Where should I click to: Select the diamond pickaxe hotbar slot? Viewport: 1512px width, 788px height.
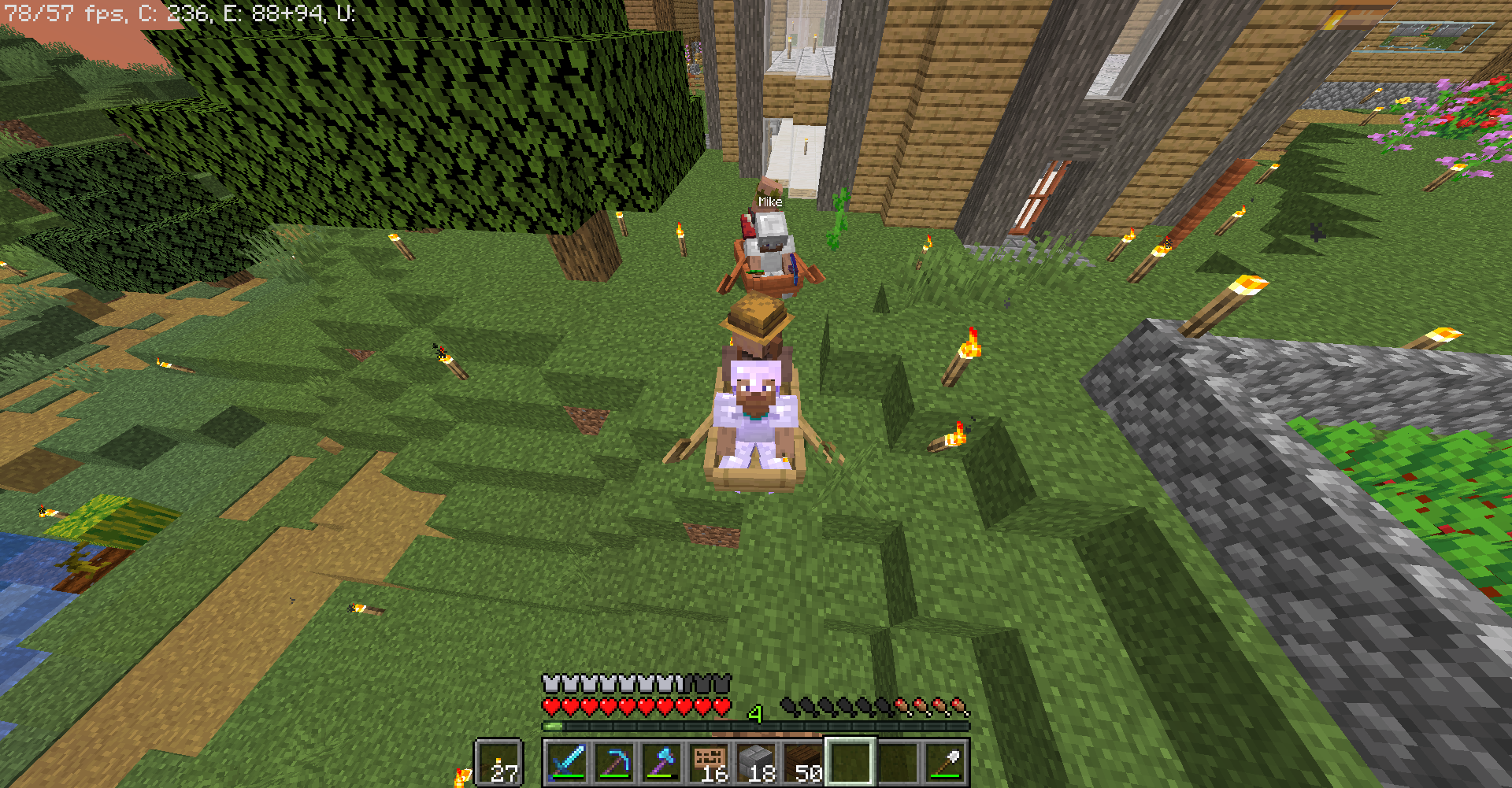[x=614, y=762]
